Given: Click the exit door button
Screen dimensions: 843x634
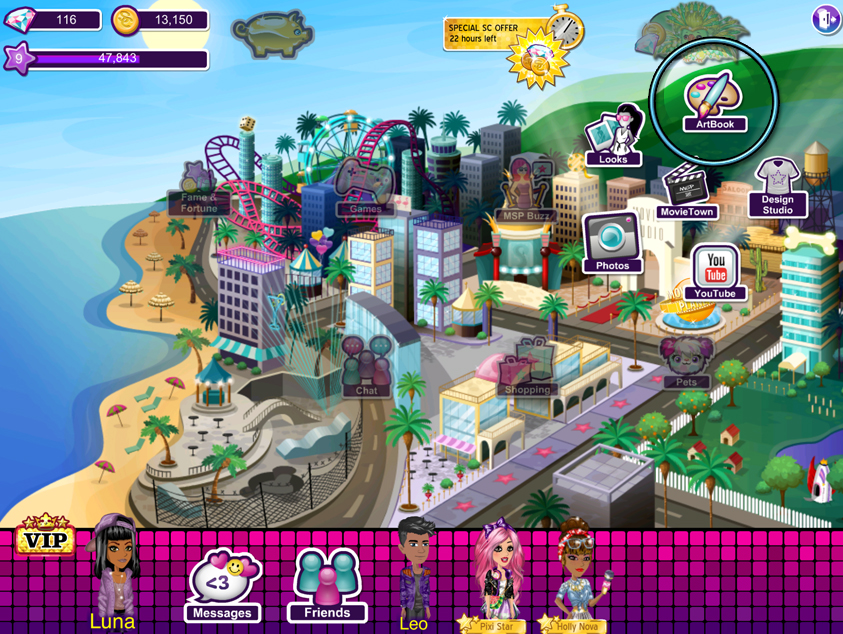Looking at the screenshot, I should tap(825, 20).
